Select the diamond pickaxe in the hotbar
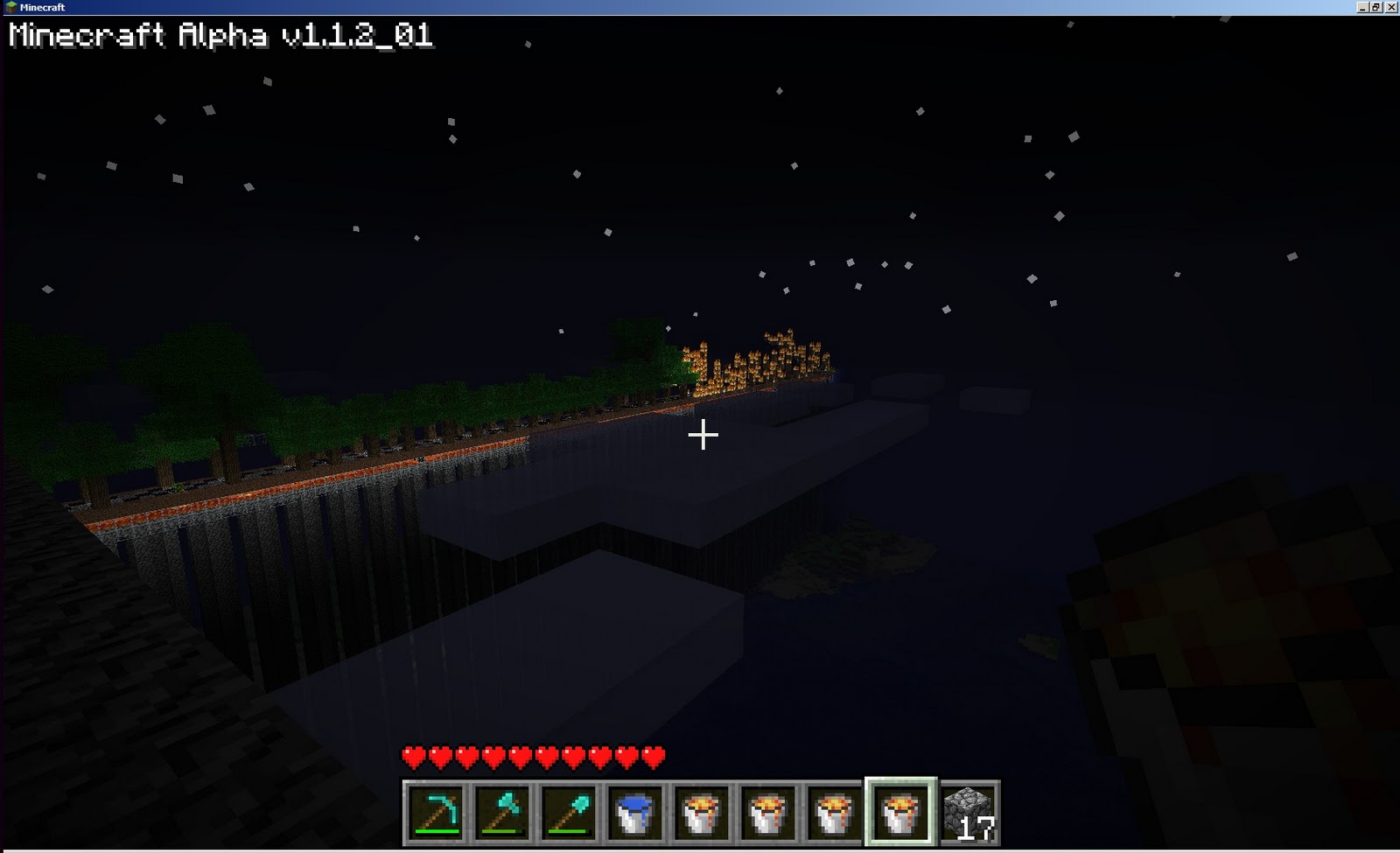 point(437,814)
